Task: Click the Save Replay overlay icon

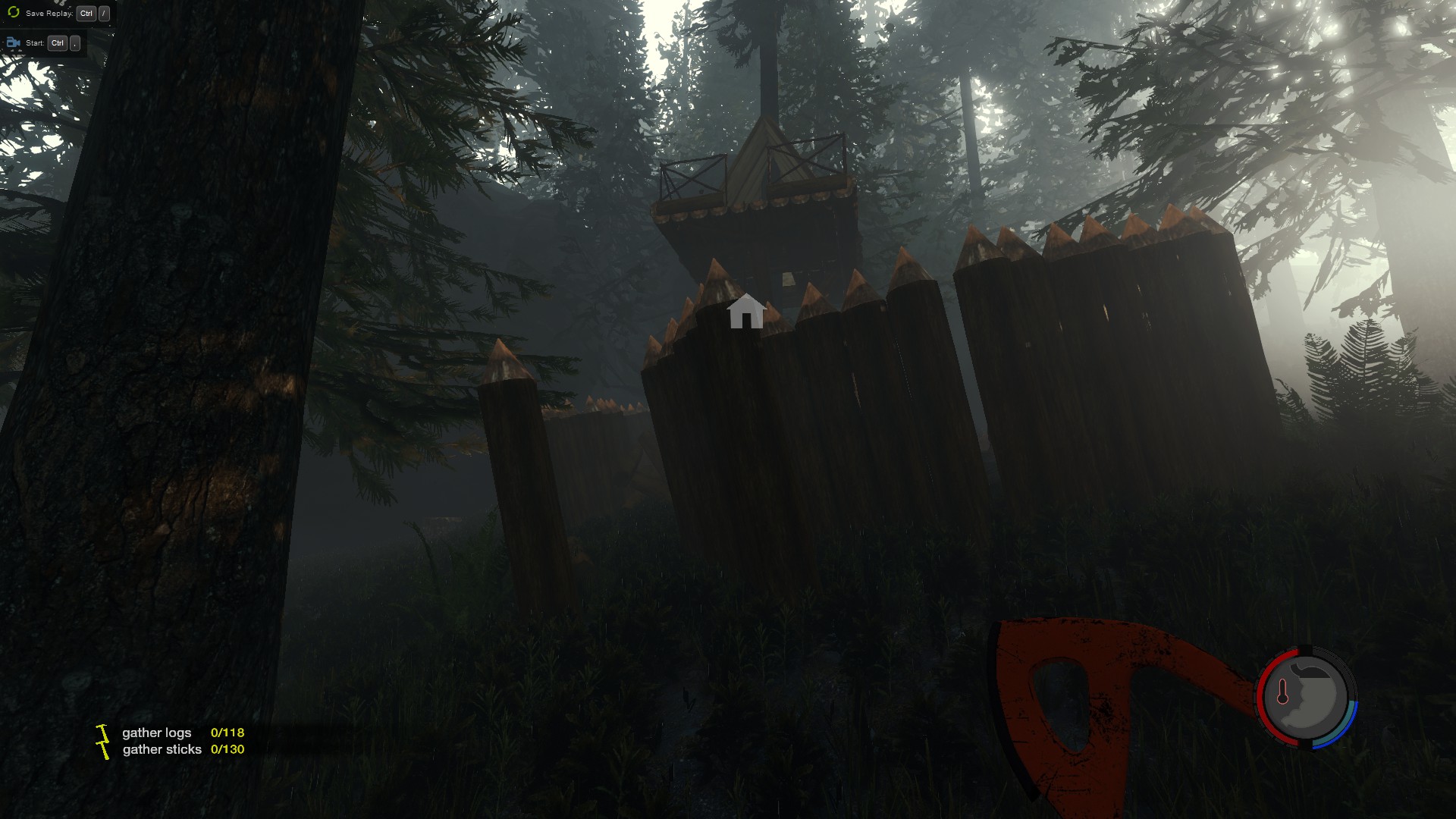Action: (13, 13)
